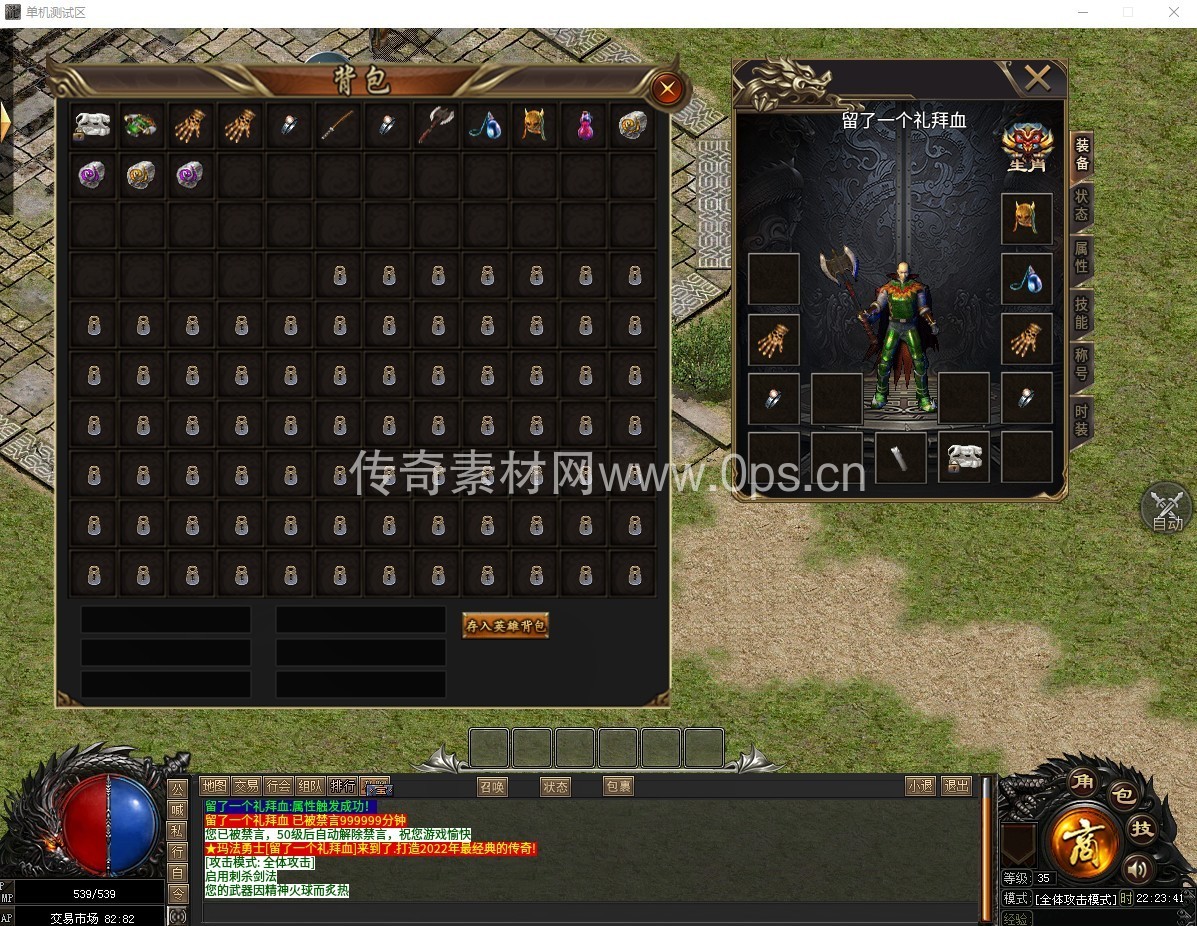Viewport: 1197px width, 926px height.
Task: Click the 召唤 summon button
Action: click(491, 787)
